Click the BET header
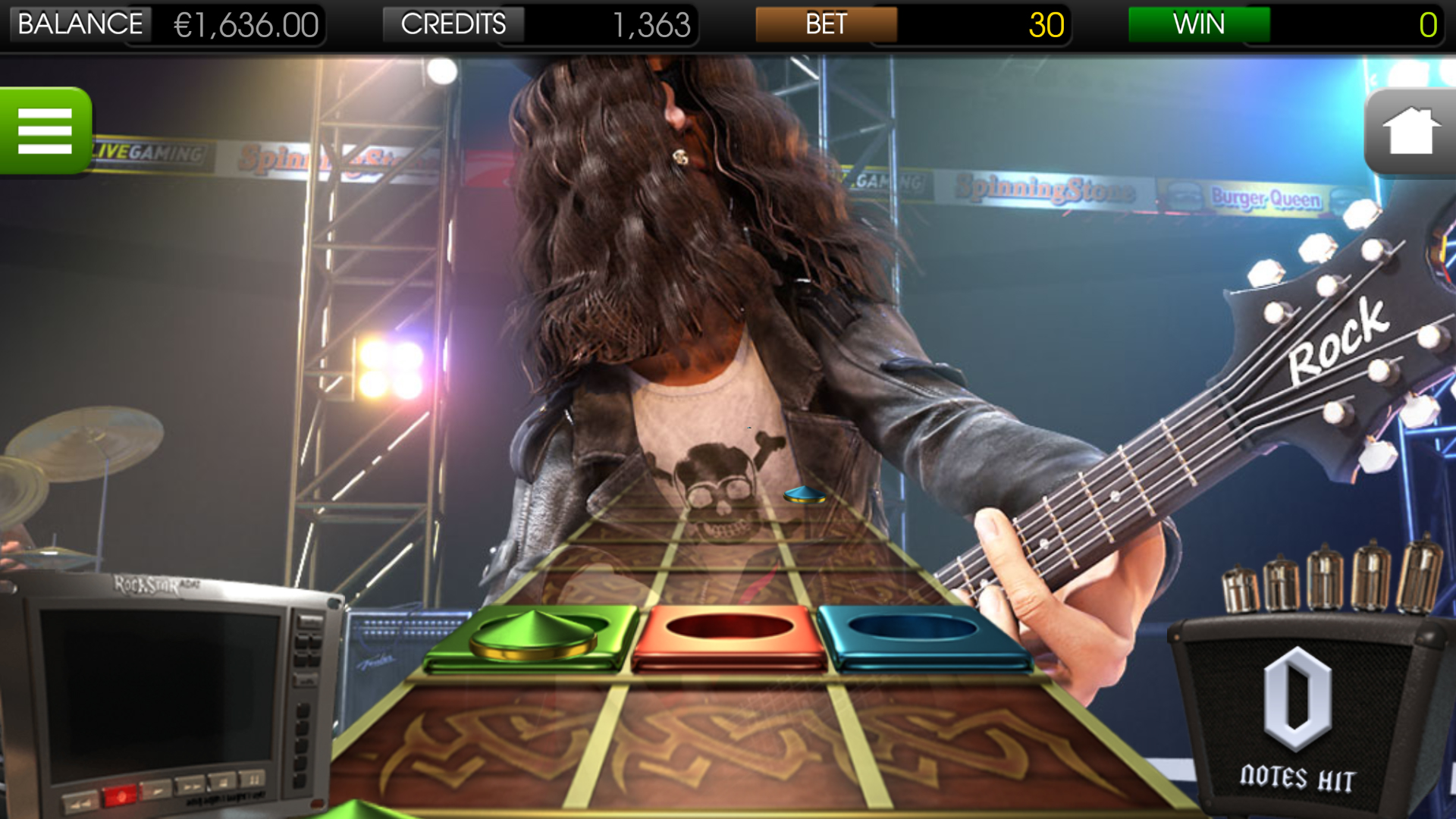Image resolution: width=1456 pixels, height=819 pixels. (827, 24)
